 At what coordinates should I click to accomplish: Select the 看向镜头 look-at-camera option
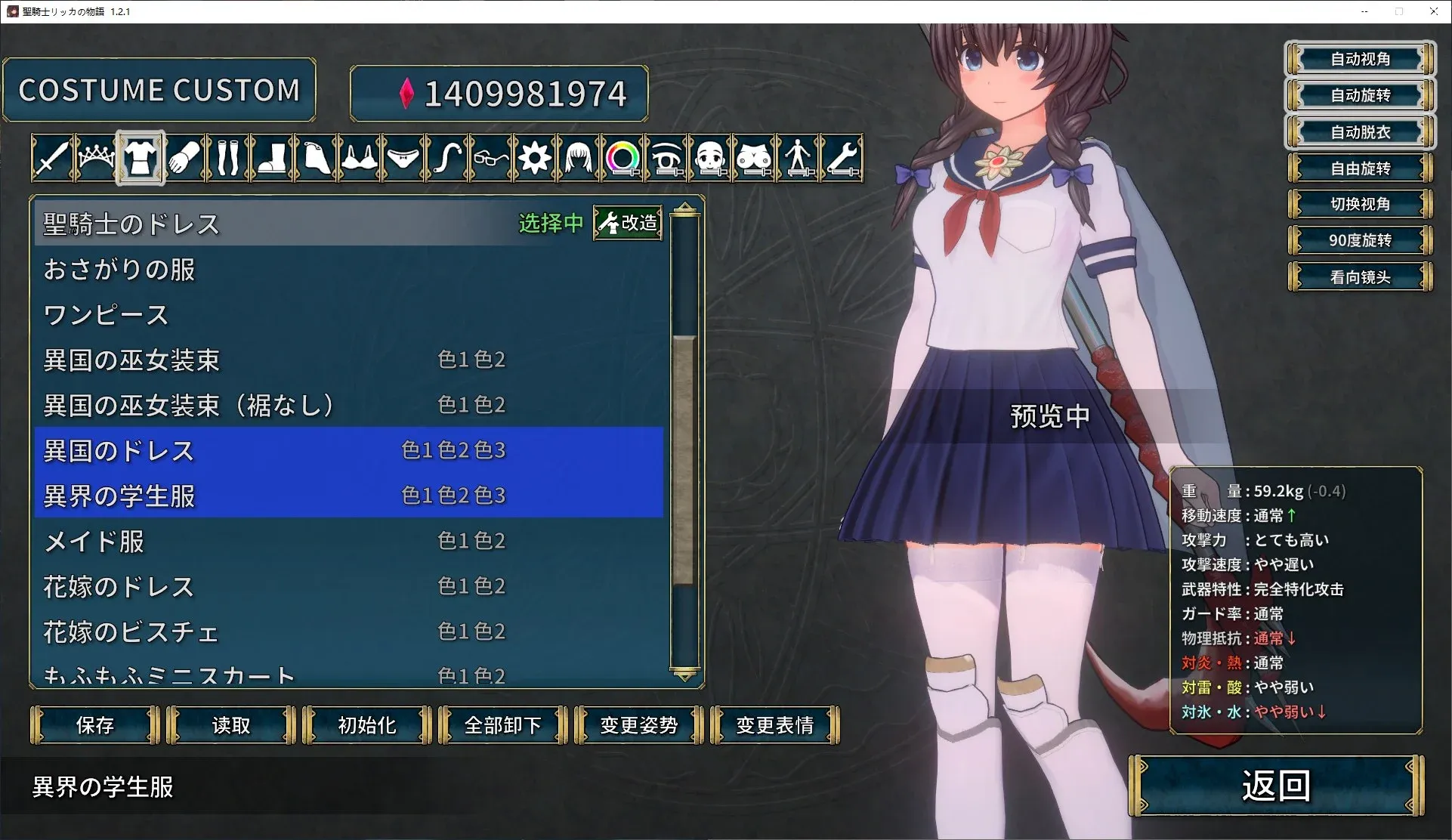[1360, 277]
